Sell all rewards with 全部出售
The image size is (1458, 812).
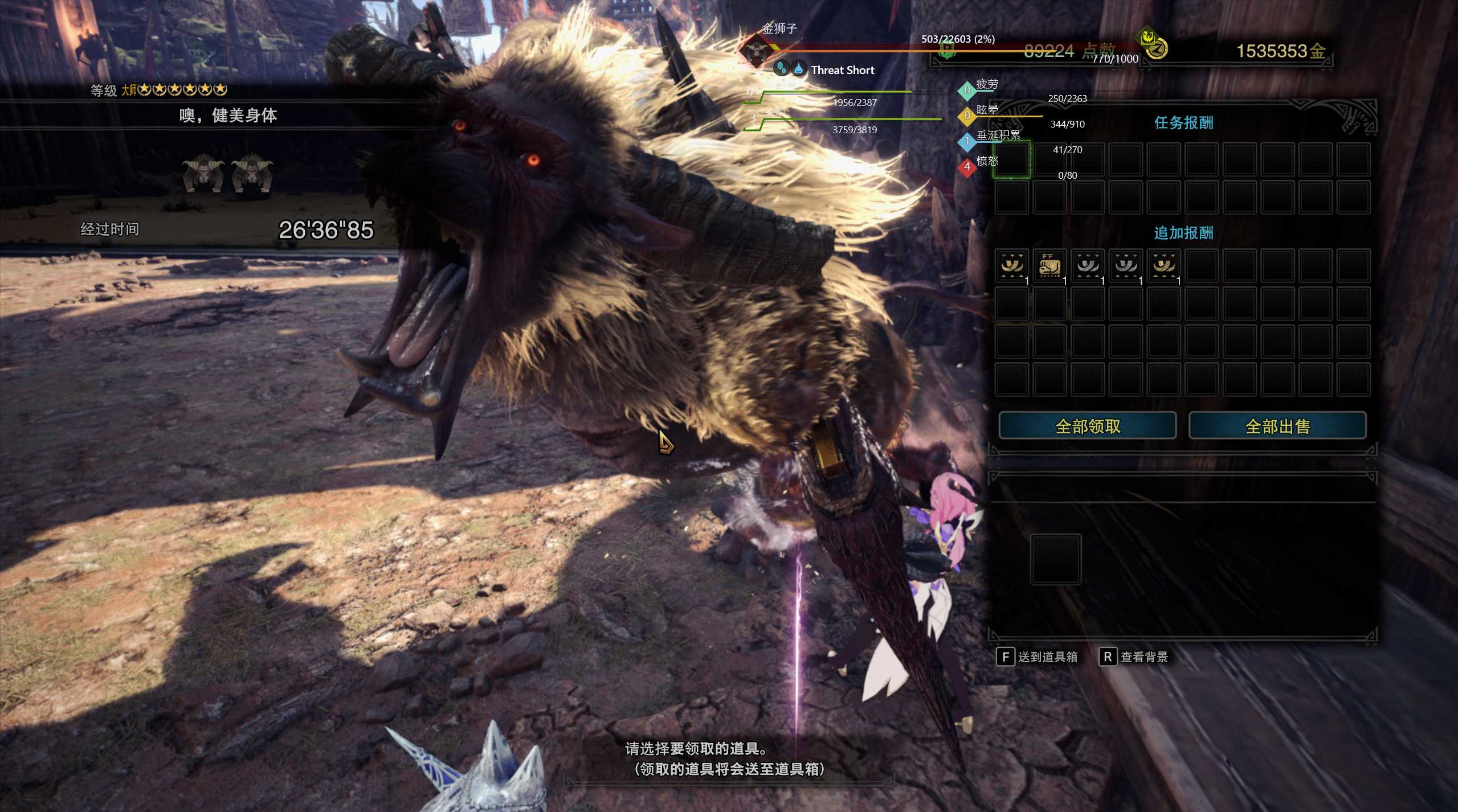point(1277,426)
